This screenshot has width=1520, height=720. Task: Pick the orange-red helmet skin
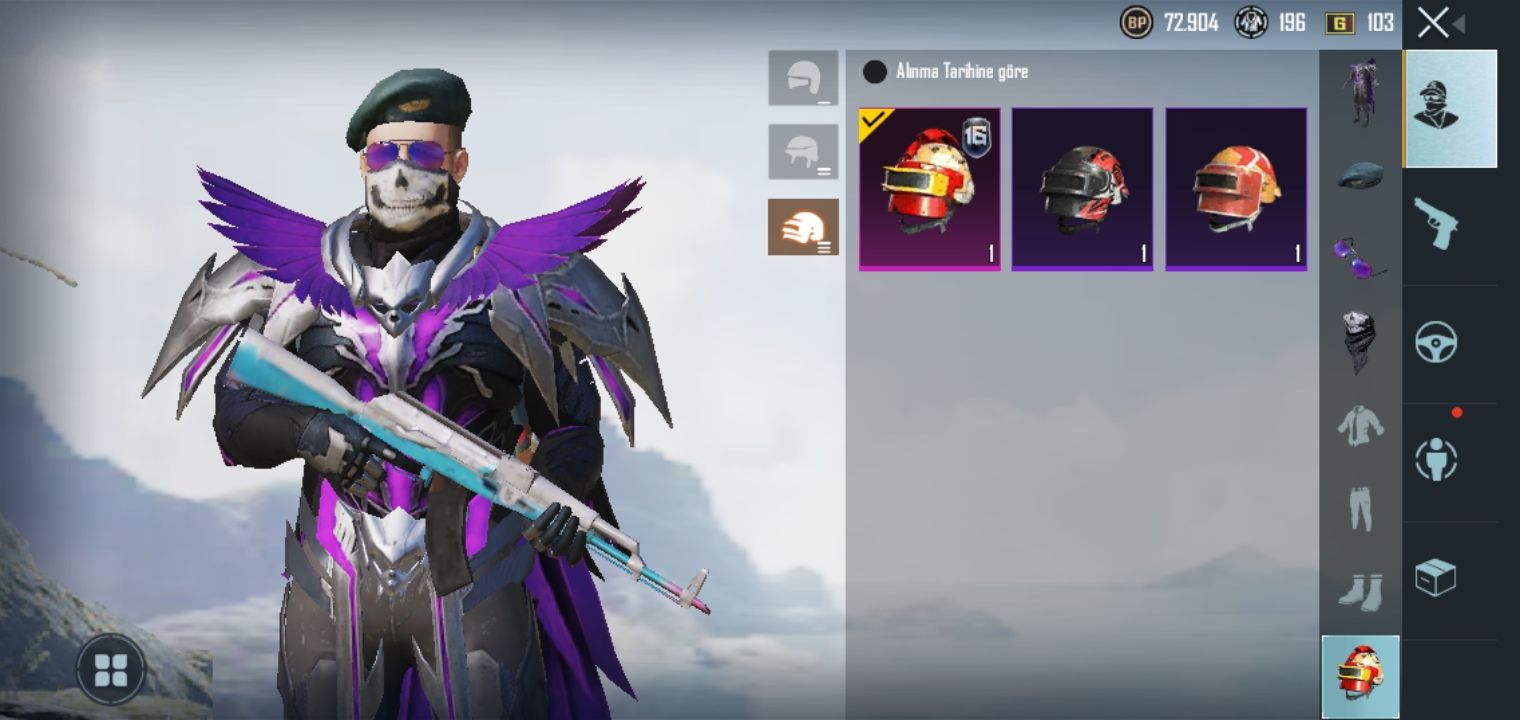pyautogui.click(x=1236, y=189)
